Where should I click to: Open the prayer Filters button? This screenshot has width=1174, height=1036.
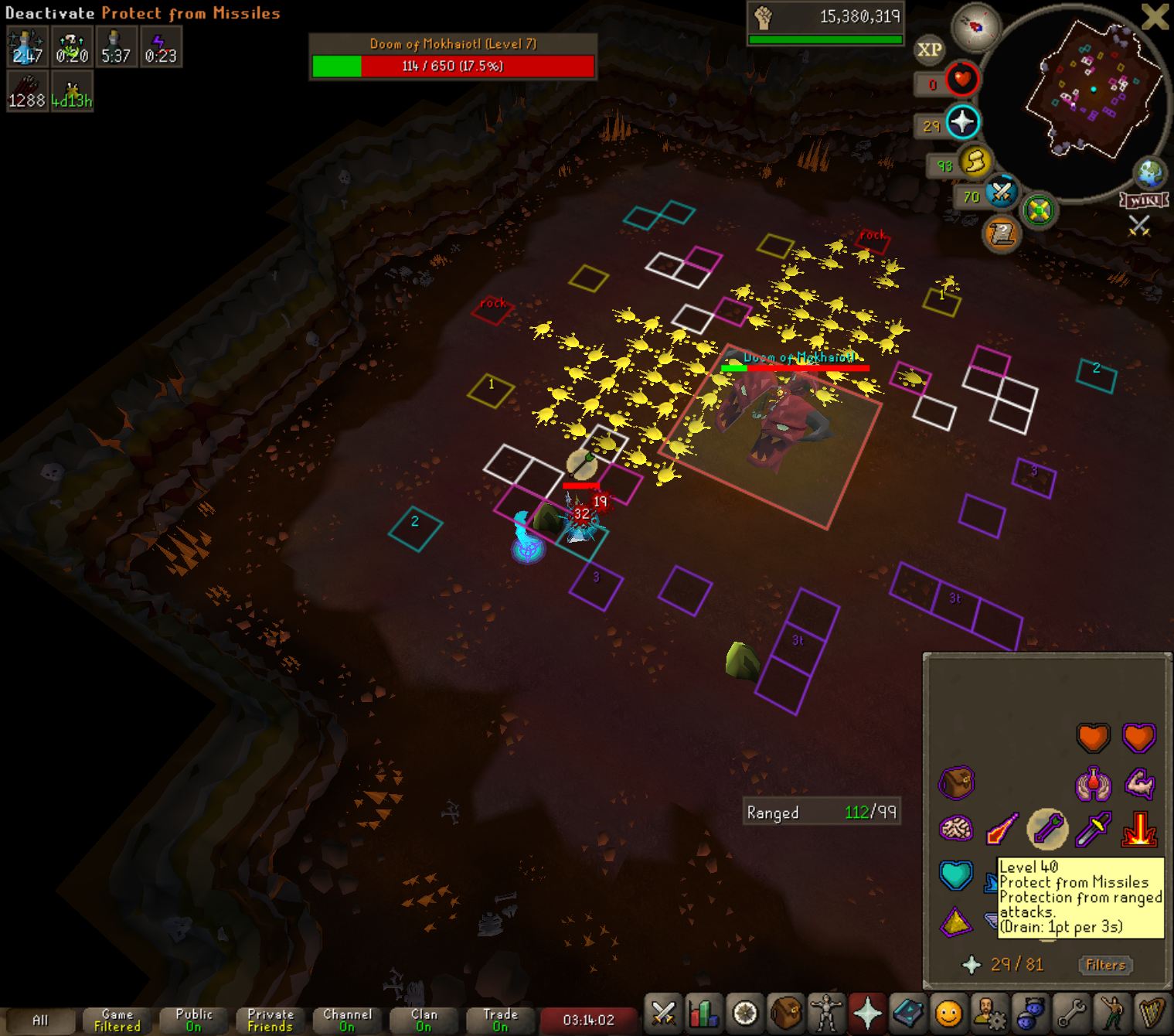[x=1105, y=965]
